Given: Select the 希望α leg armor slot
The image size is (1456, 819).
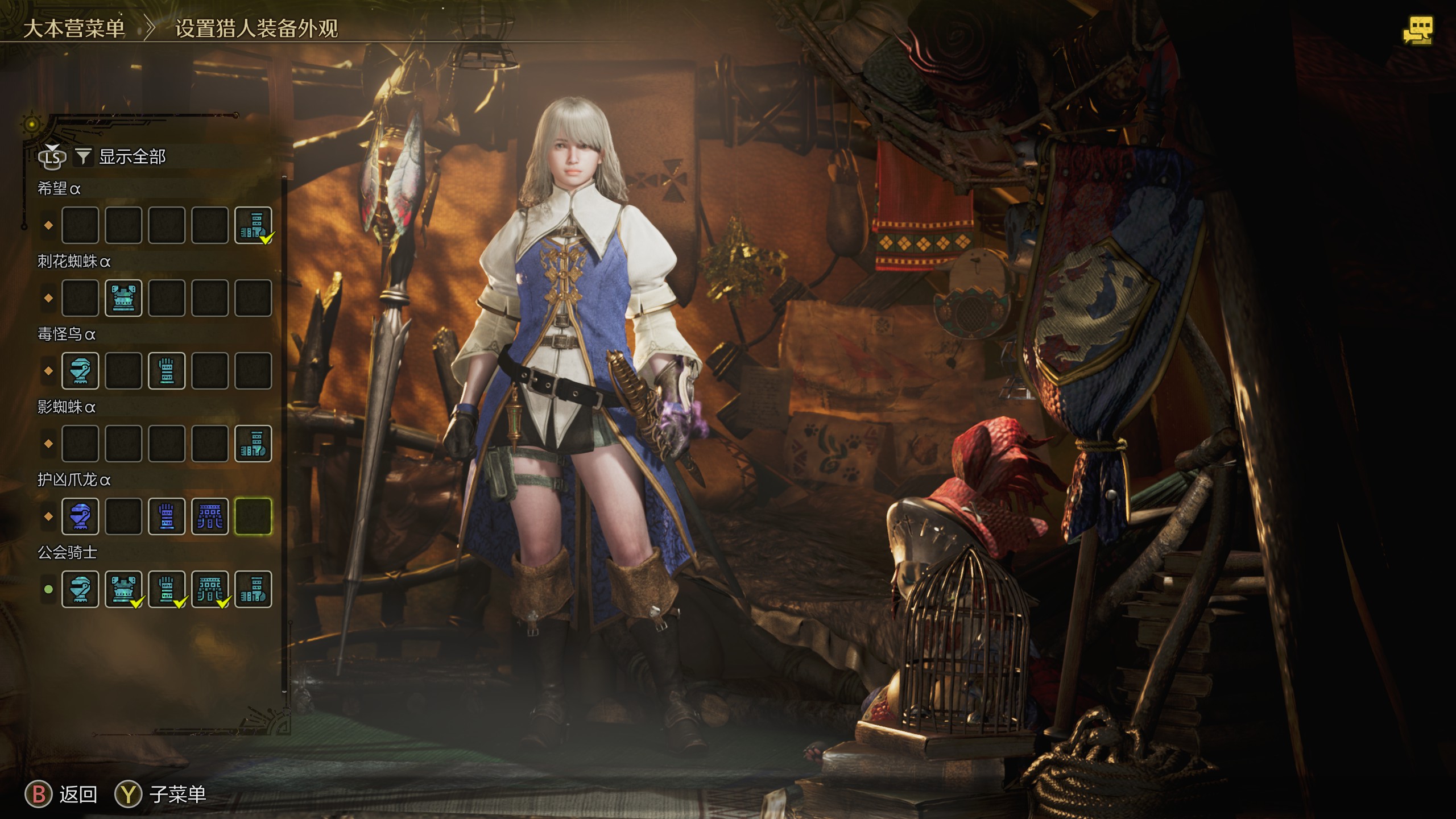Looking at the screenshot, I should [x=253, y=225].
